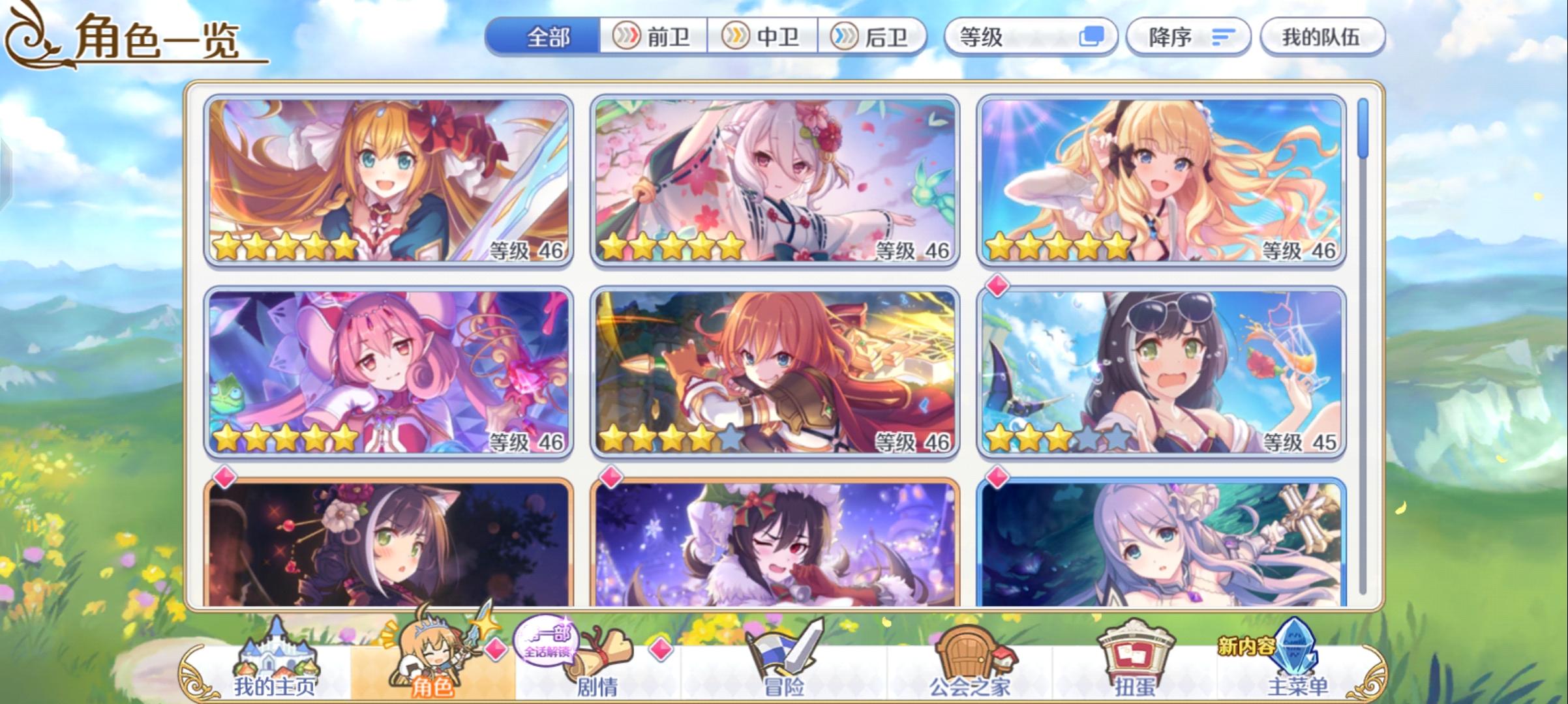Open 我的队伍 my teams button
The image size is (1568, 704).
tap(1323, 37)
